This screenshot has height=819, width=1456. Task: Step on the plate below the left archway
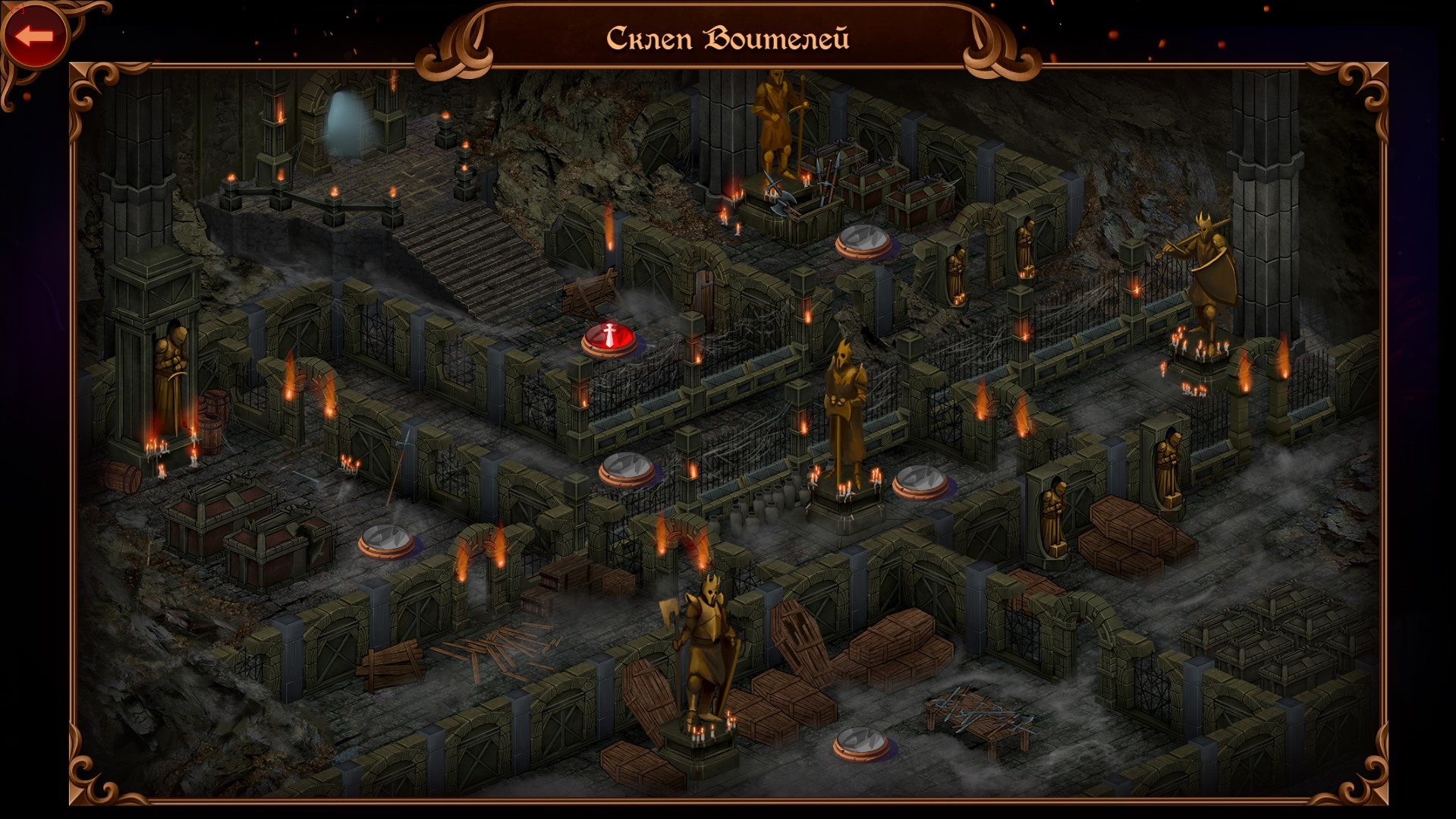pyautogui.click(x=387, y=539)
